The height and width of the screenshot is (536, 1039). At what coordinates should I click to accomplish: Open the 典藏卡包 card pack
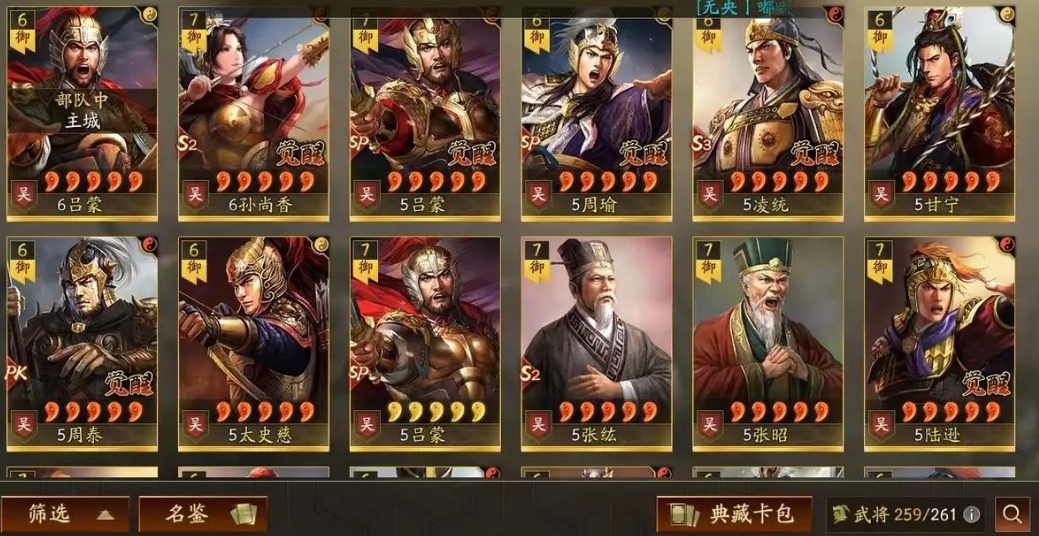(x=734, y=514)
